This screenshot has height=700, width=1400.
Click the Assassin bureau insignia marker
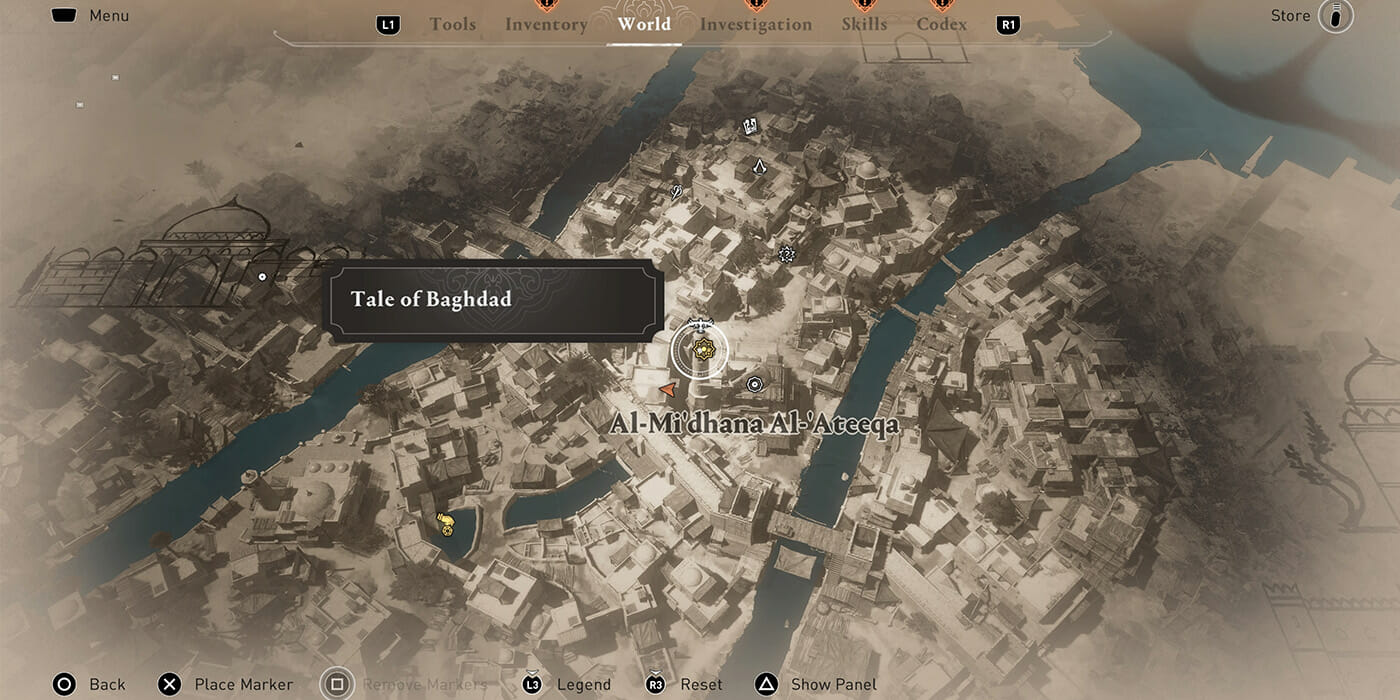(759, 167)
